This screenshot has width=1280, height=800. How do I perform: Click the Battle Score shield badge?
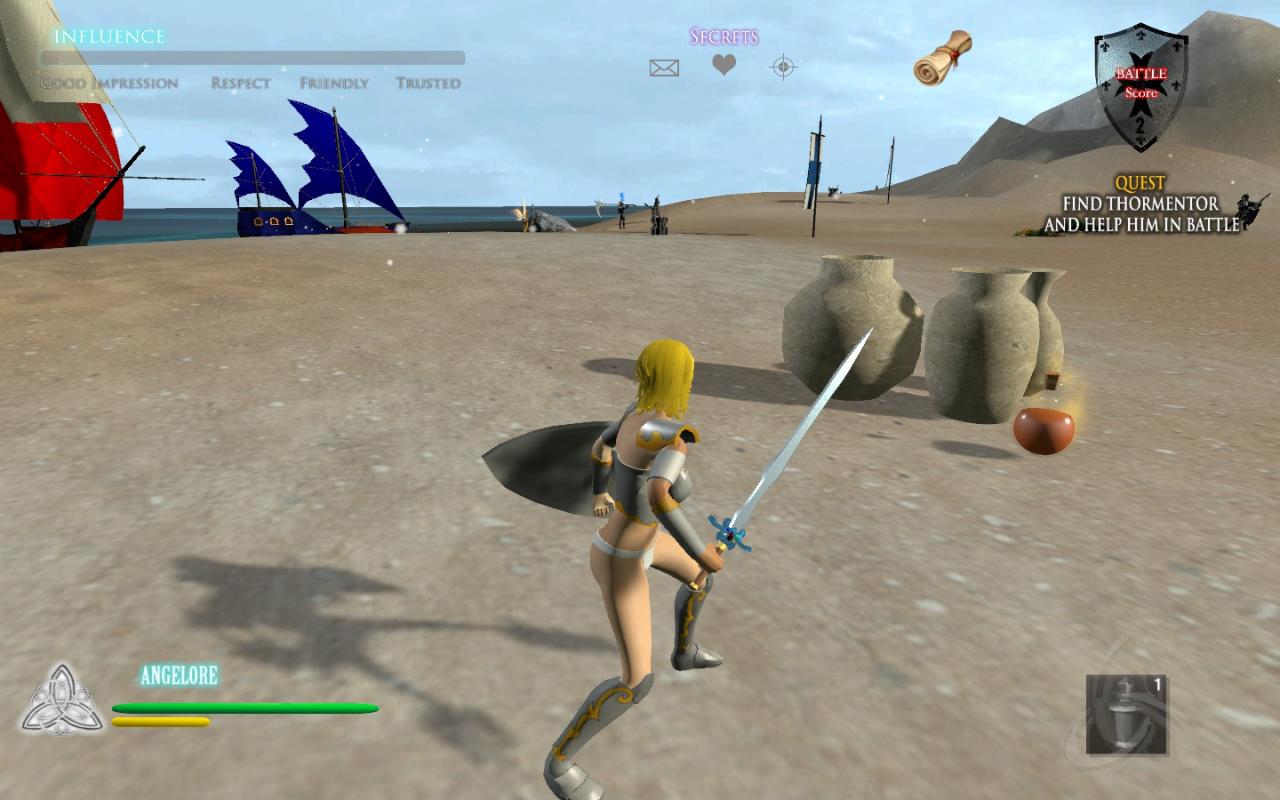click(x=1141, y=86)
